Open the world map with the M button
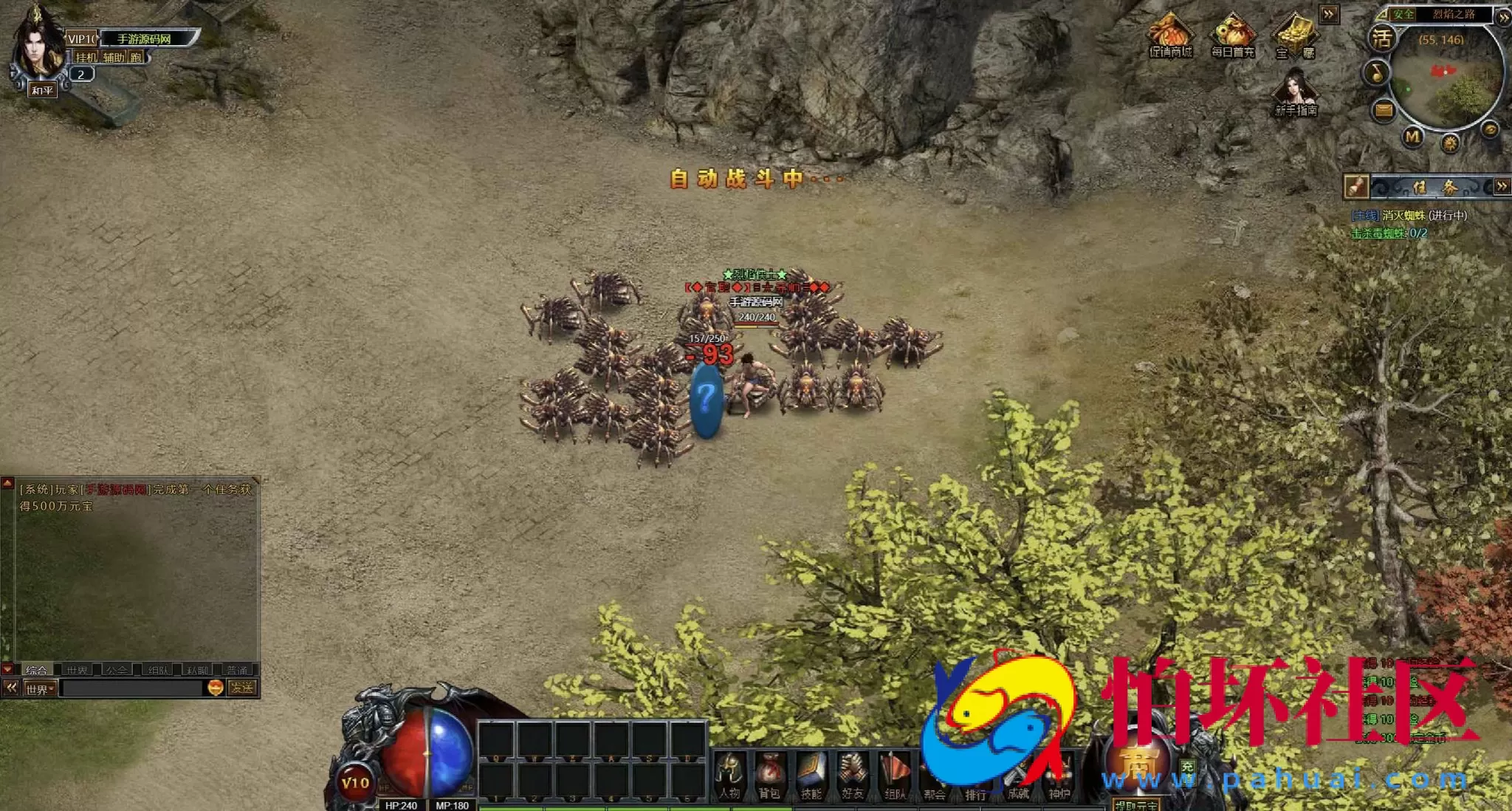This screenshot has width=1512, height=811. (x=1412, y=137)
